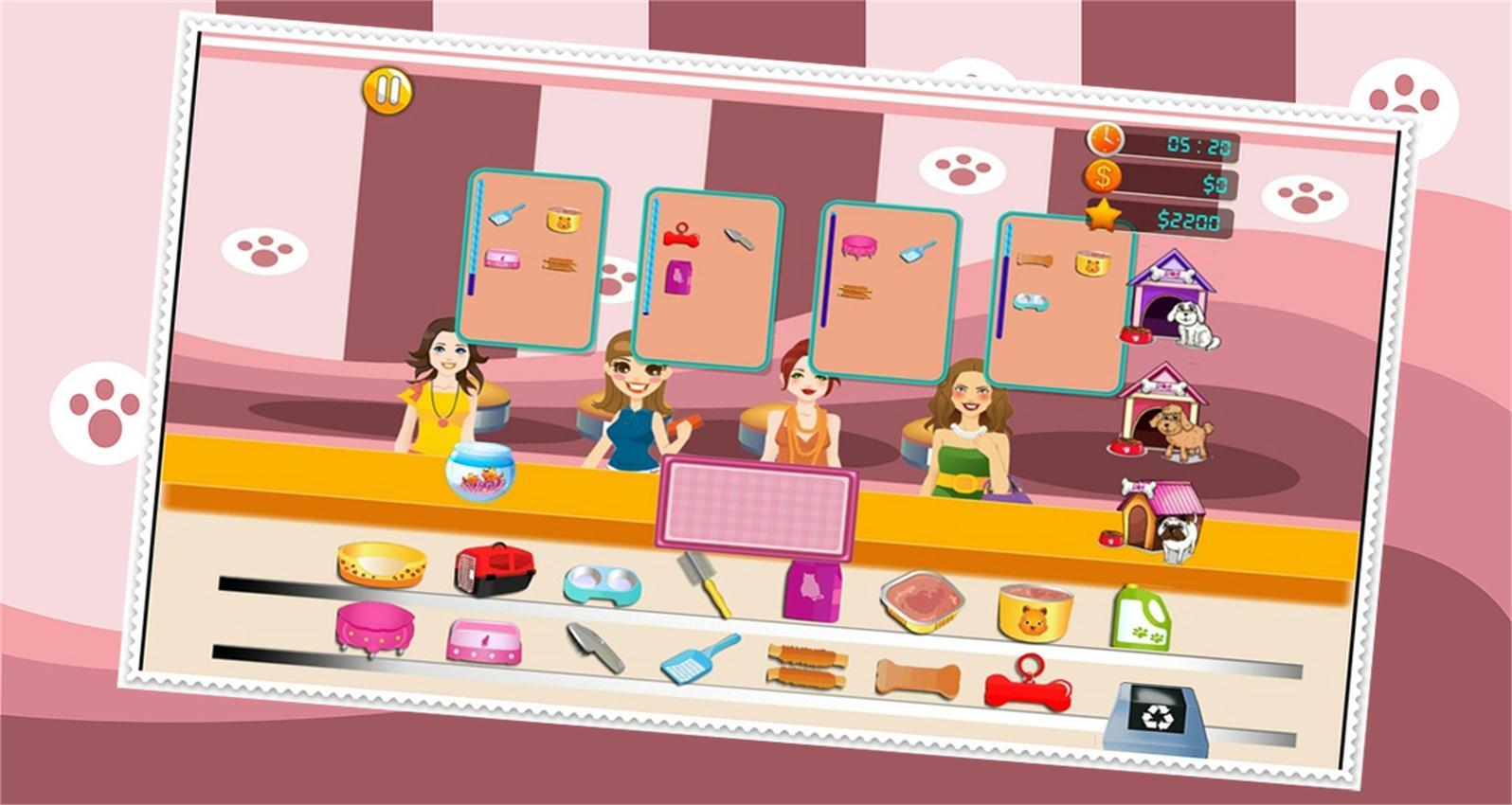Pick up the pink cat carrier

tap(487, 644)
